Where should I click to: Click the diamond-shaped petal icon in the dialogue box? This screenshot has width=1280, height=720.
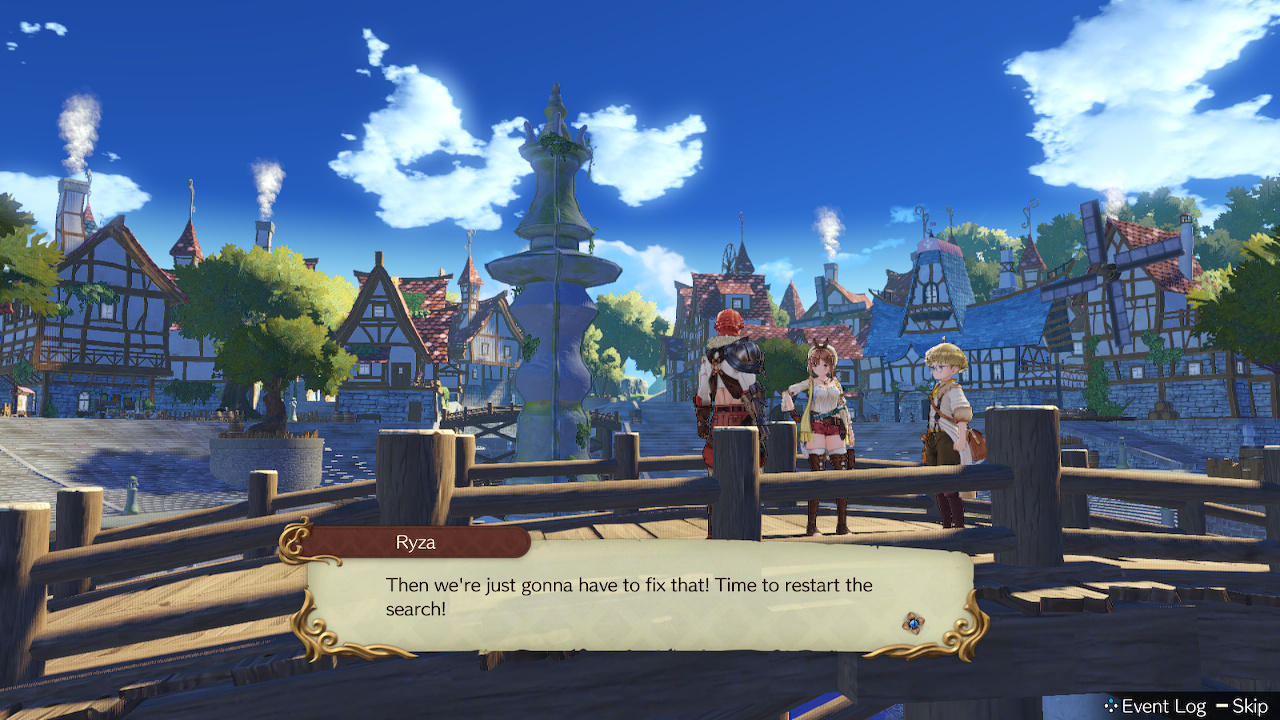tap(915, 622)
